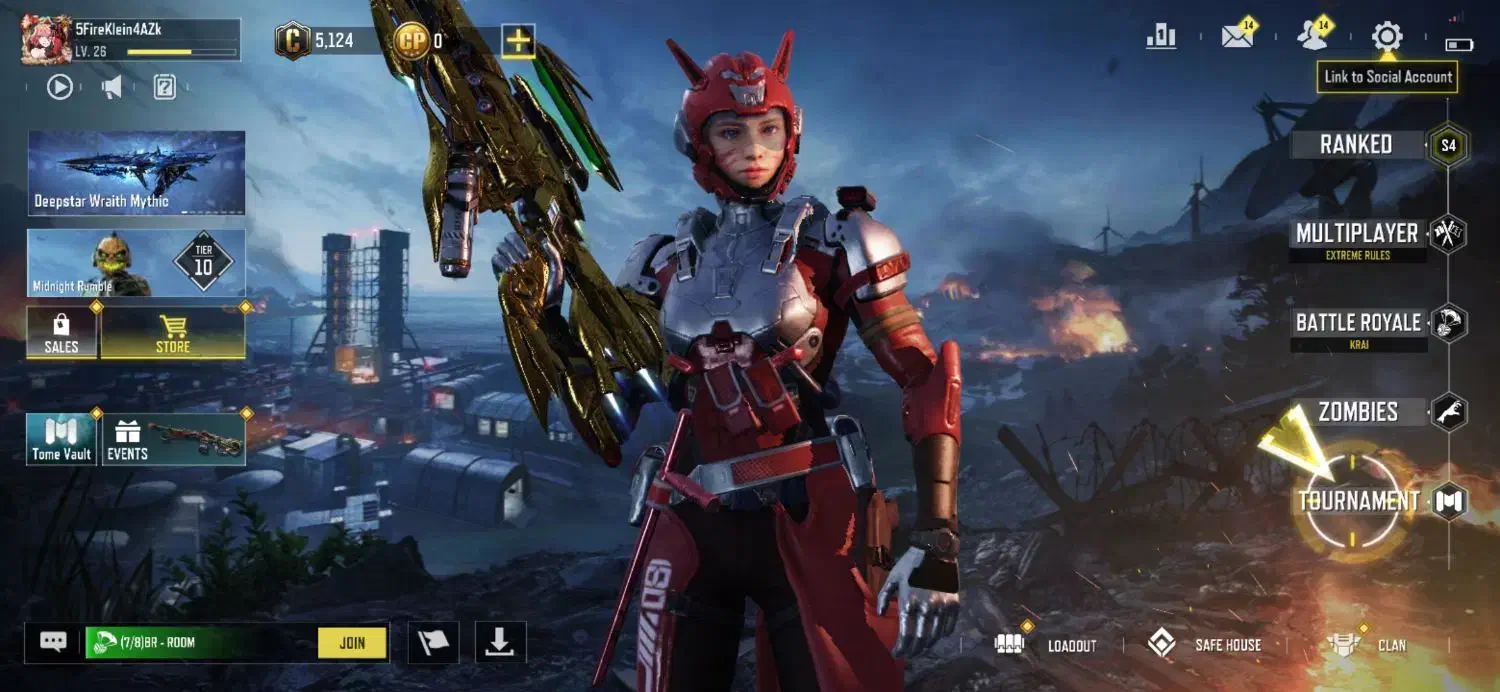View the Deepstar Wraith Mythic banner
1500x692 pixels.
point(136,172)
